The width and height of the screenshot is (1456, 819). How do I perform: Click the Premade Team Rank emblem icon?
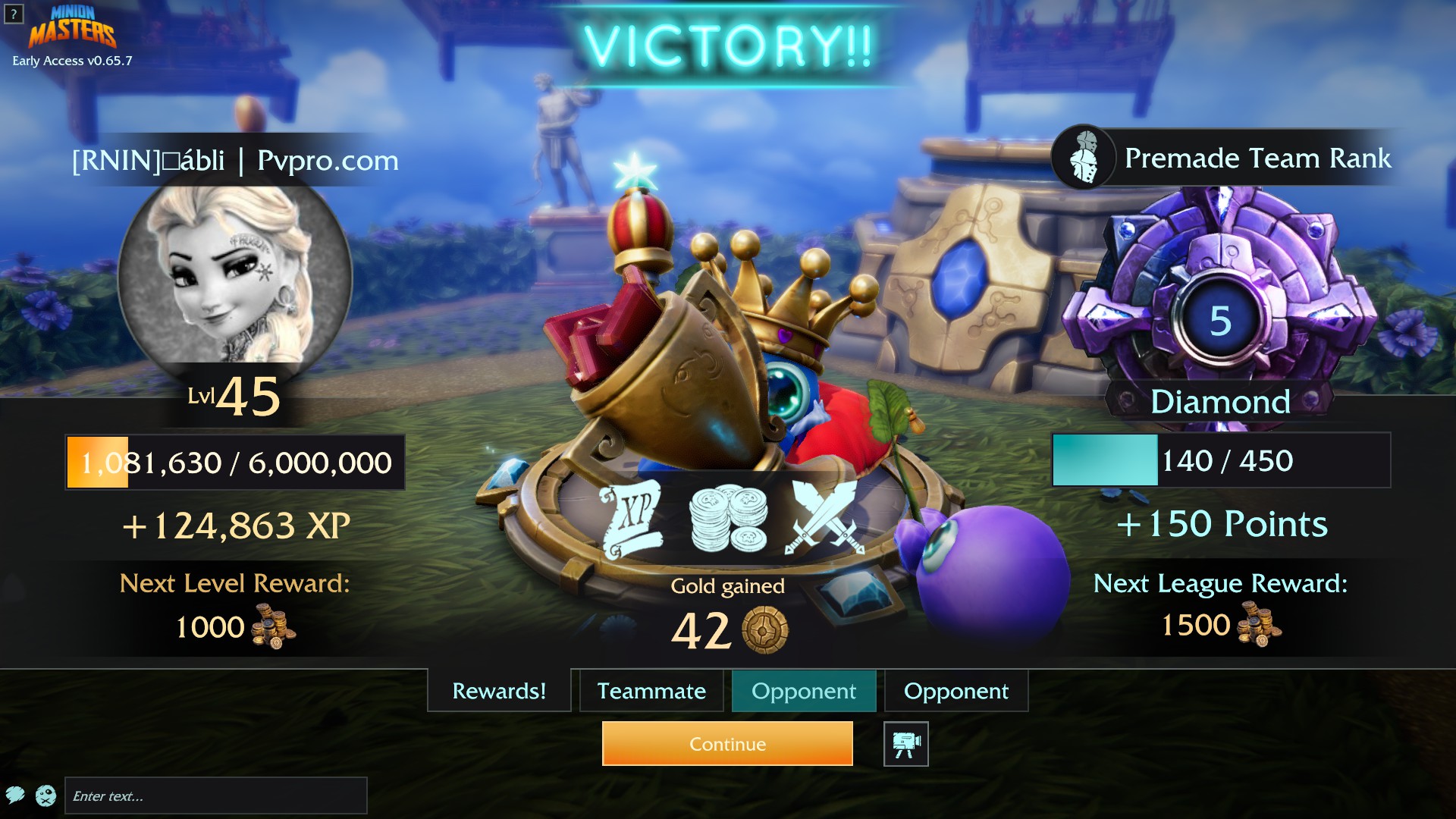coord(1083,158)
